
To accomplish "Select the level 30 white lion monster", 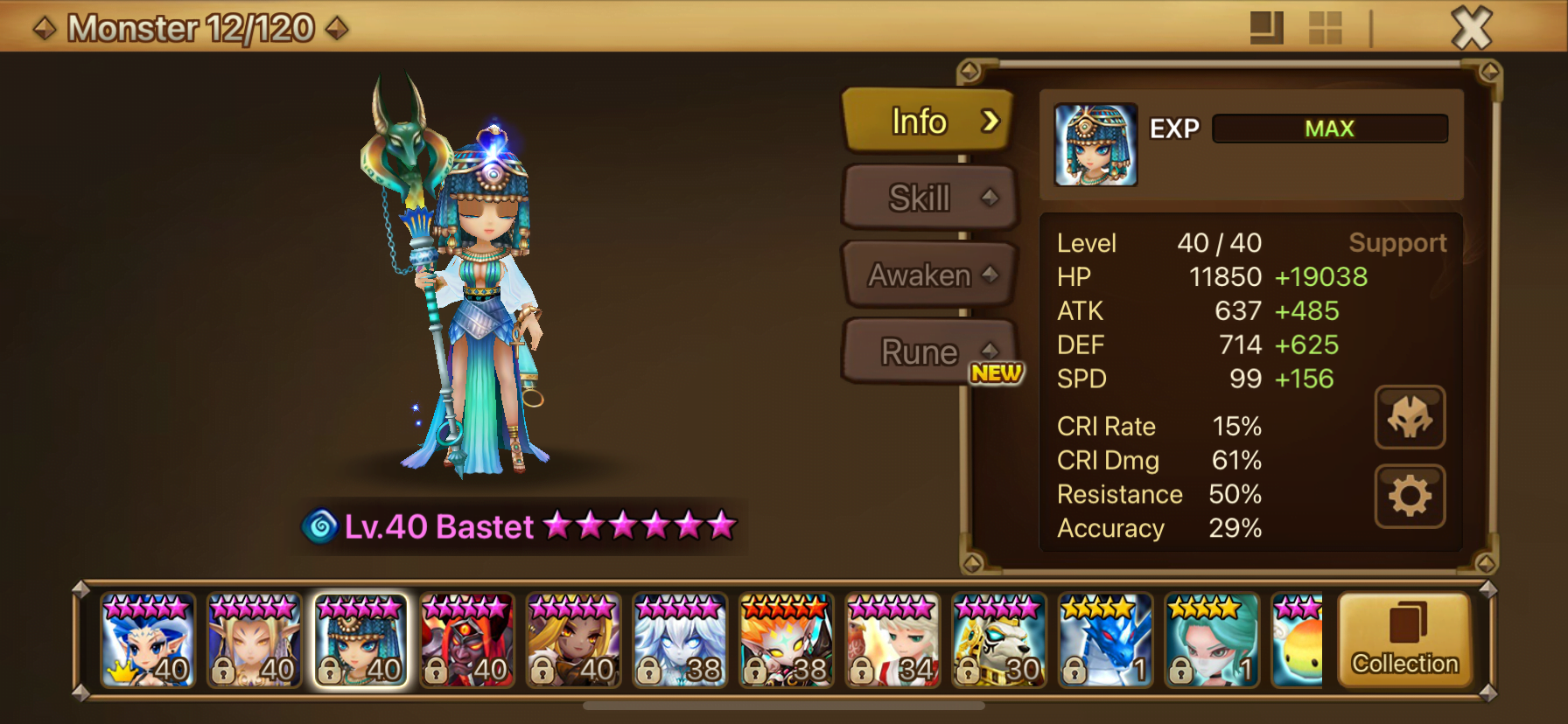I will (x=998, y=641).
